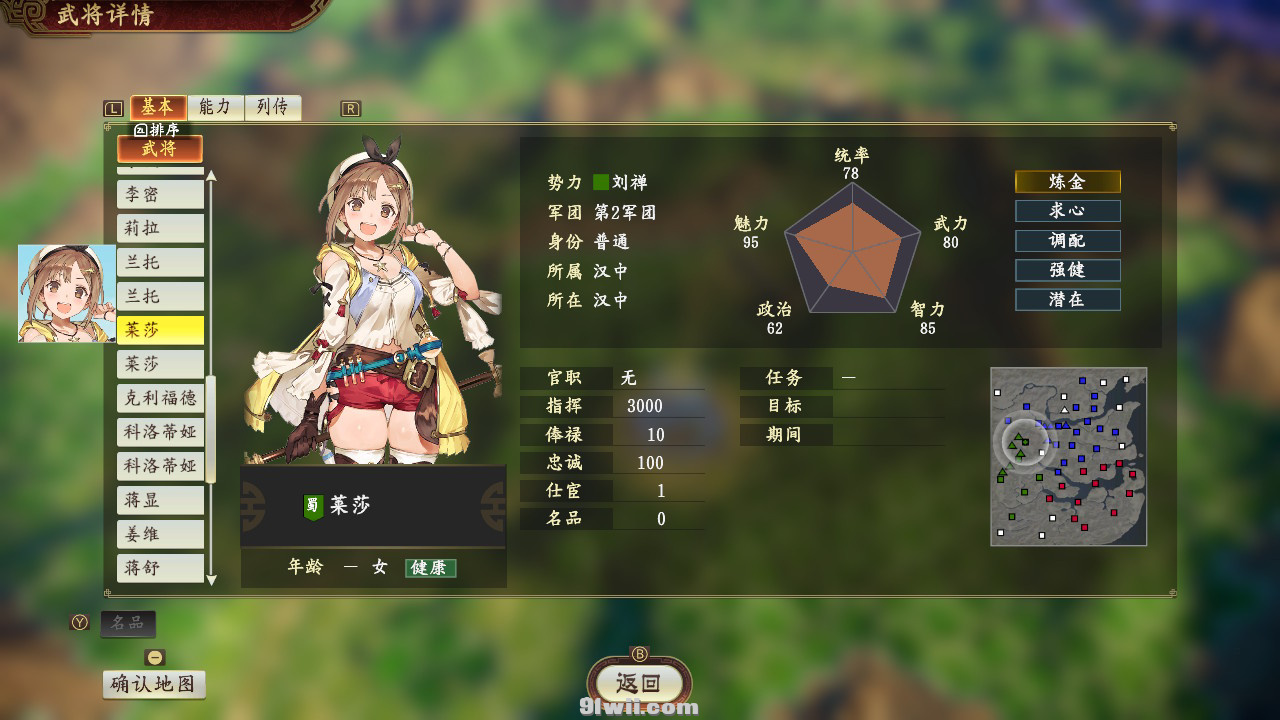Open the 强健 trait button
This screenshot has height=720, width=1280.
[1067, 270]
